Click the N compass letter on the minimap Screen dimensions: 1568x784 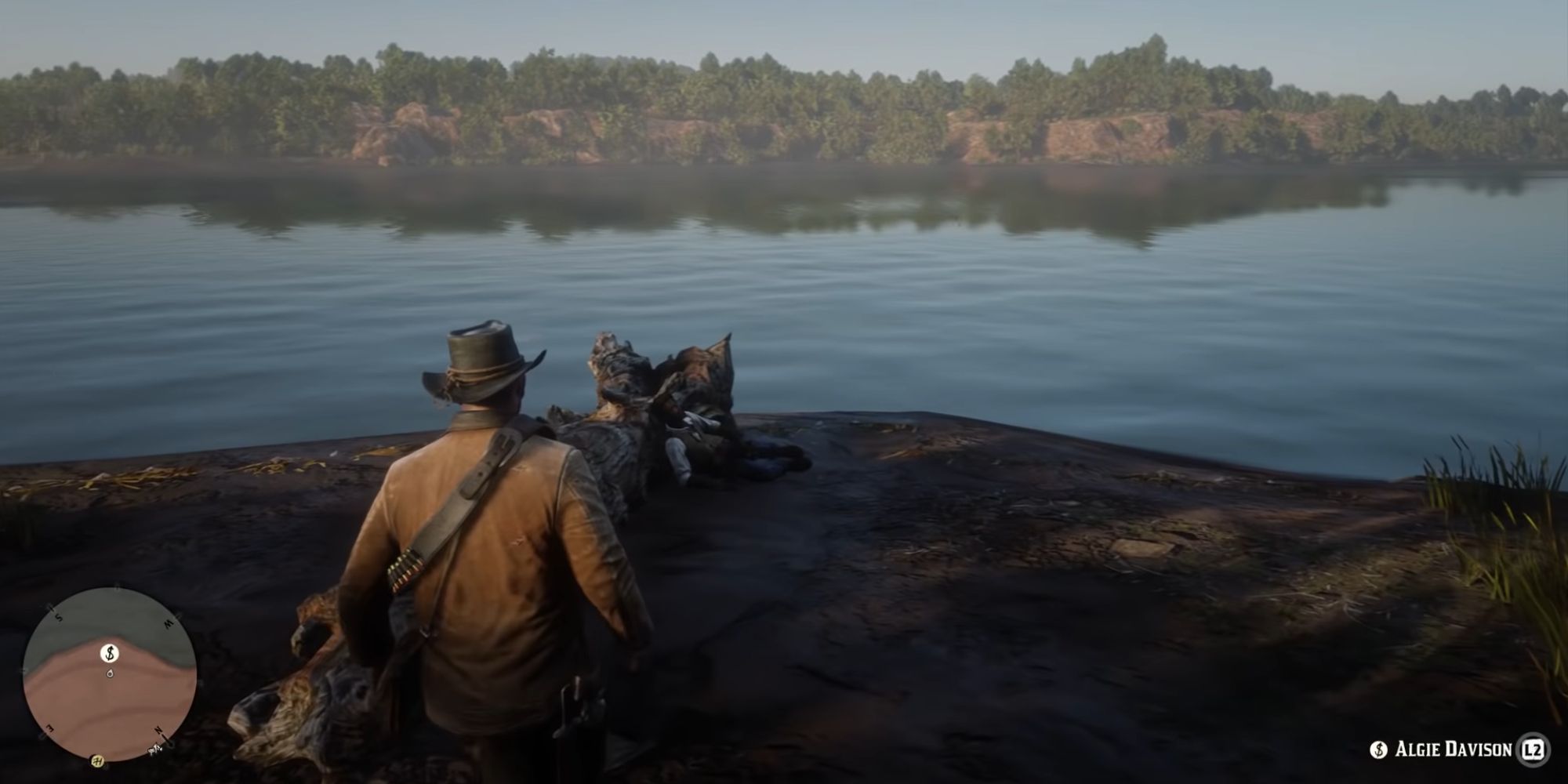[x=158, y=731]
